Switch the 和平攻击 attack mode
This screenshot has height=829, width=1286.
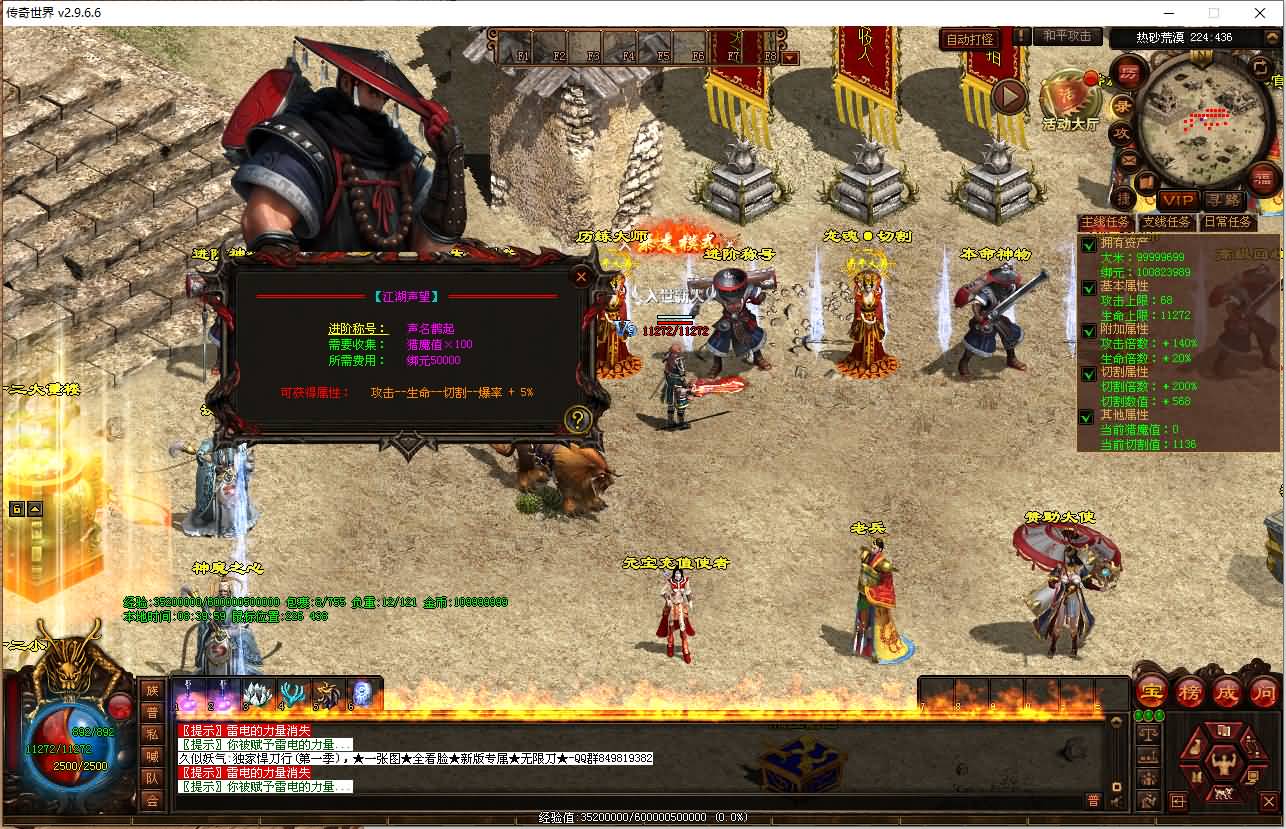click(x=1066, y=36)
